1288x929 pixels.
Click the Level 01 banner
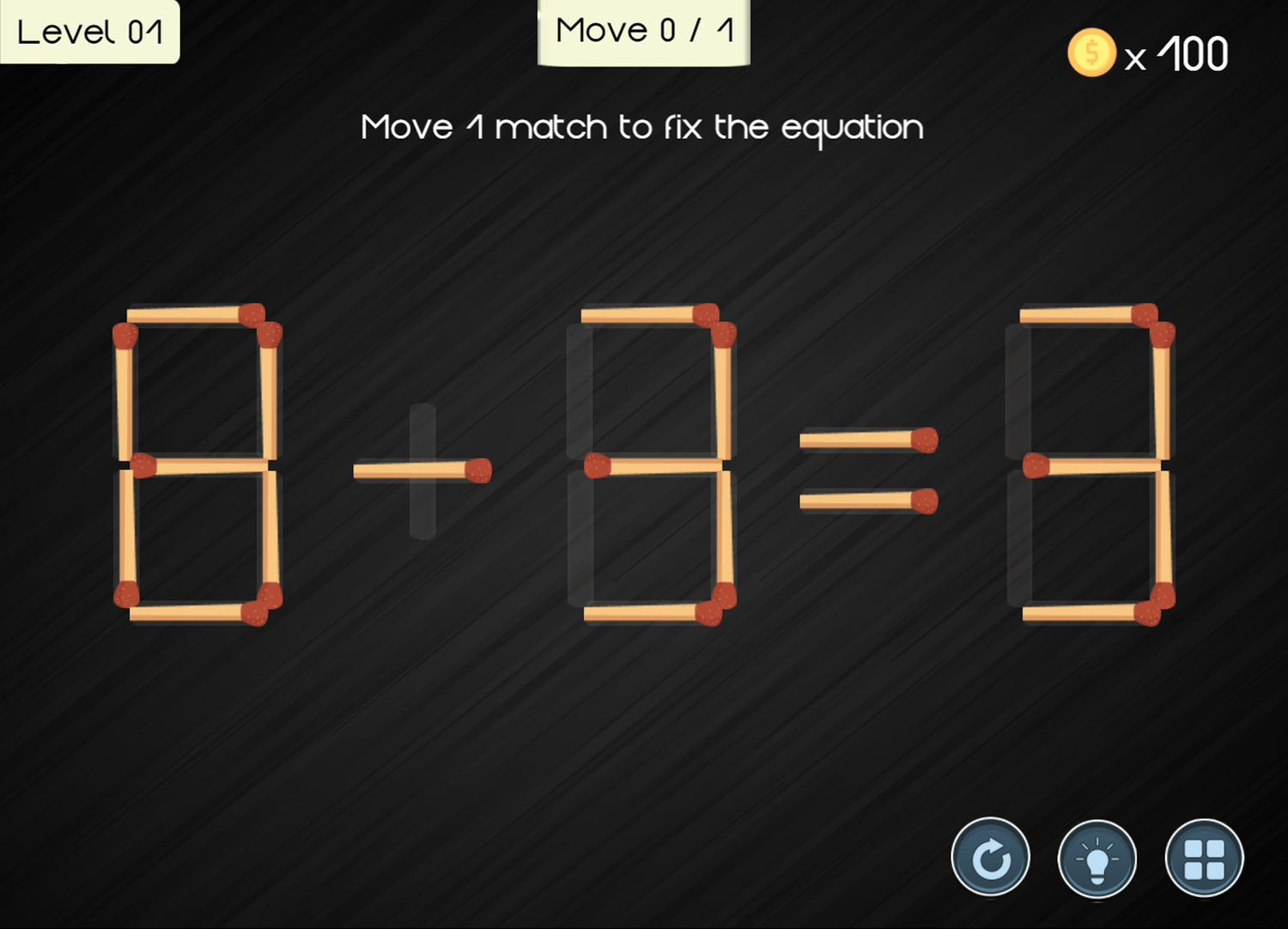pos(90,31)
